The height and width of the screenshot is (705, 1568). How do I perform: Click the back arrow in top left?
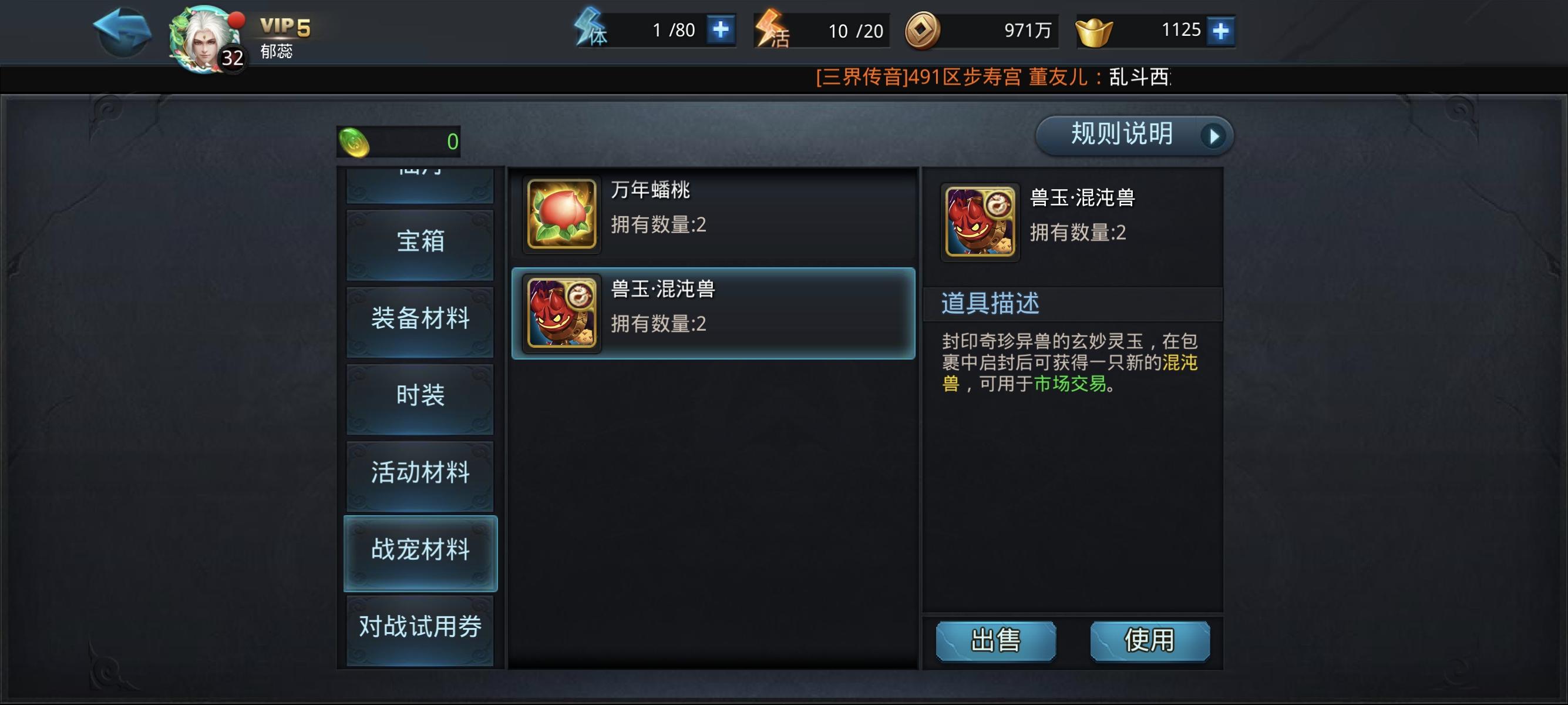click(120, 32)
